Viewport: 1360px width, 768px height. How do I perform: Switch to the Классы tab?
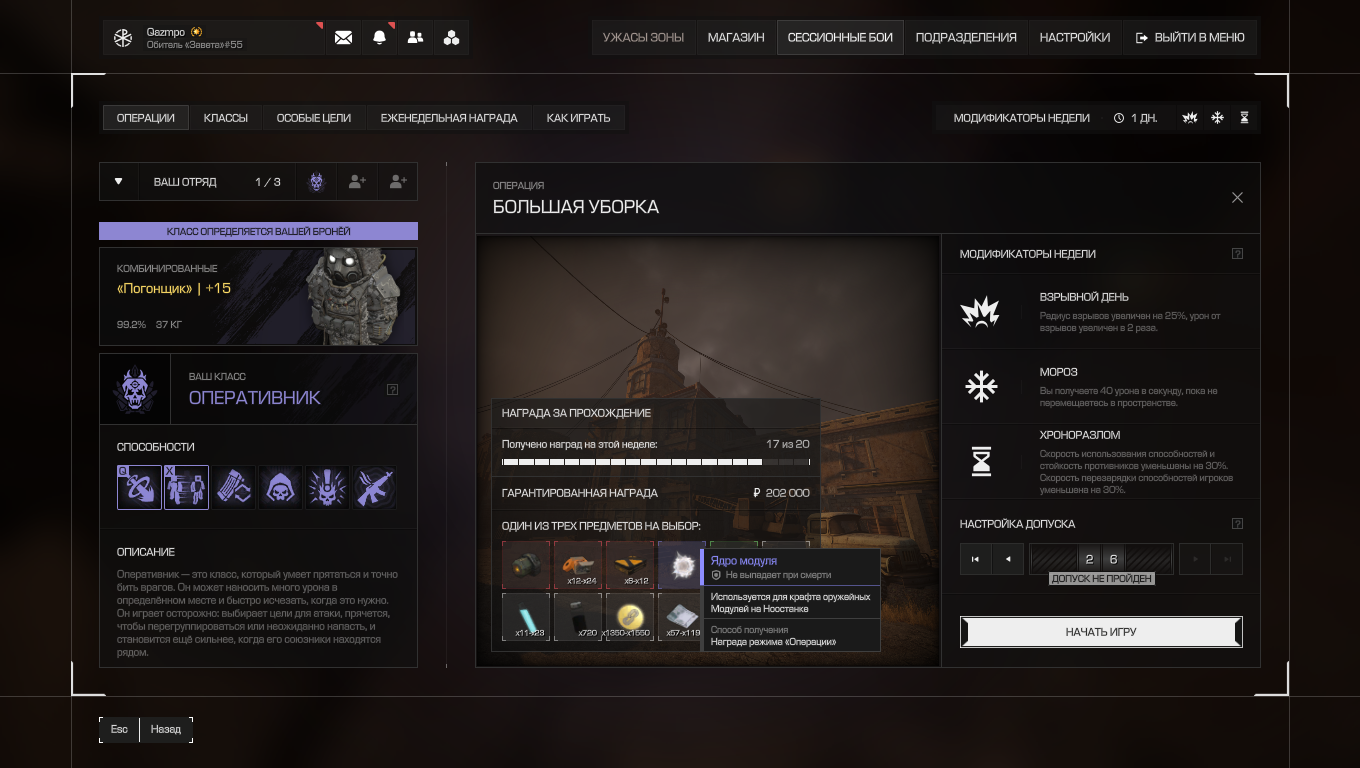click(x=226, y=118)
